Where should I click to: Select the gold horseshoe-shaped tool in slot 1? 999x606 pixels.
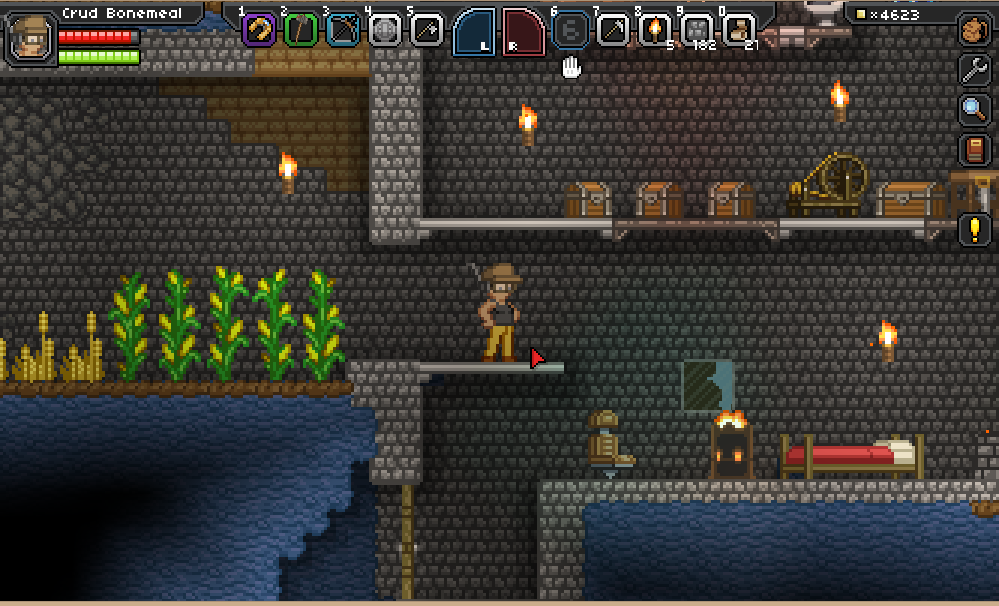(260, 30)
